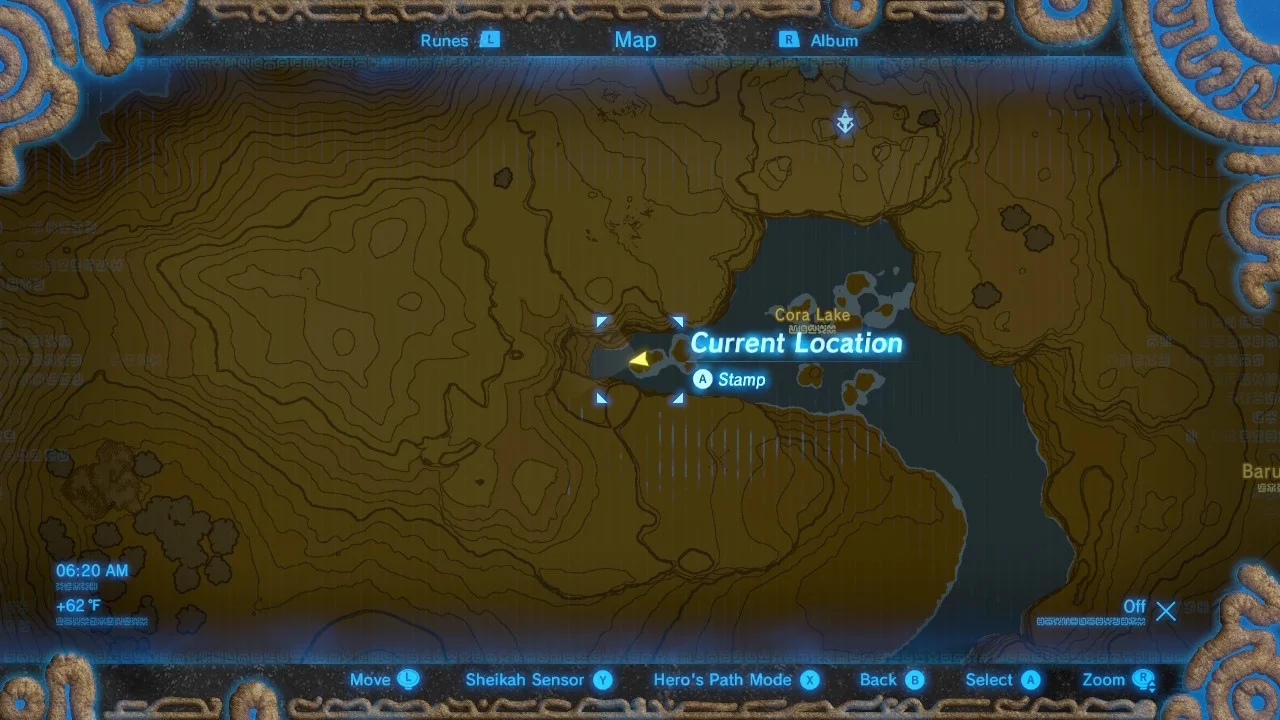Click the A button icon next to Stamp
The height and width of the screenshot is (720, 1280).
coord(702,380)
